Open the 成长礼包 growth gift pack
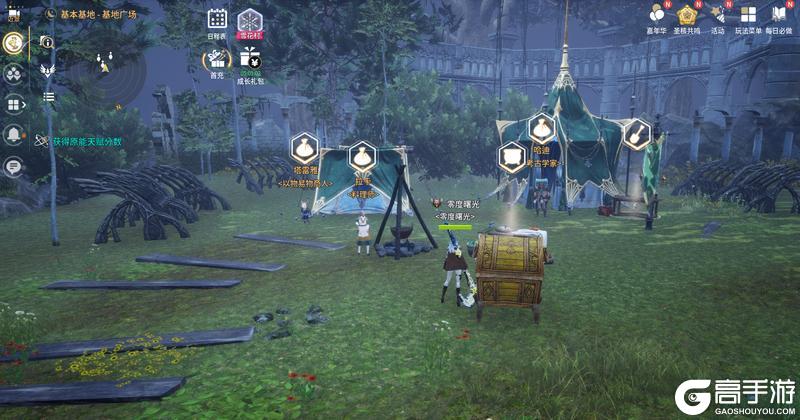 249,61
